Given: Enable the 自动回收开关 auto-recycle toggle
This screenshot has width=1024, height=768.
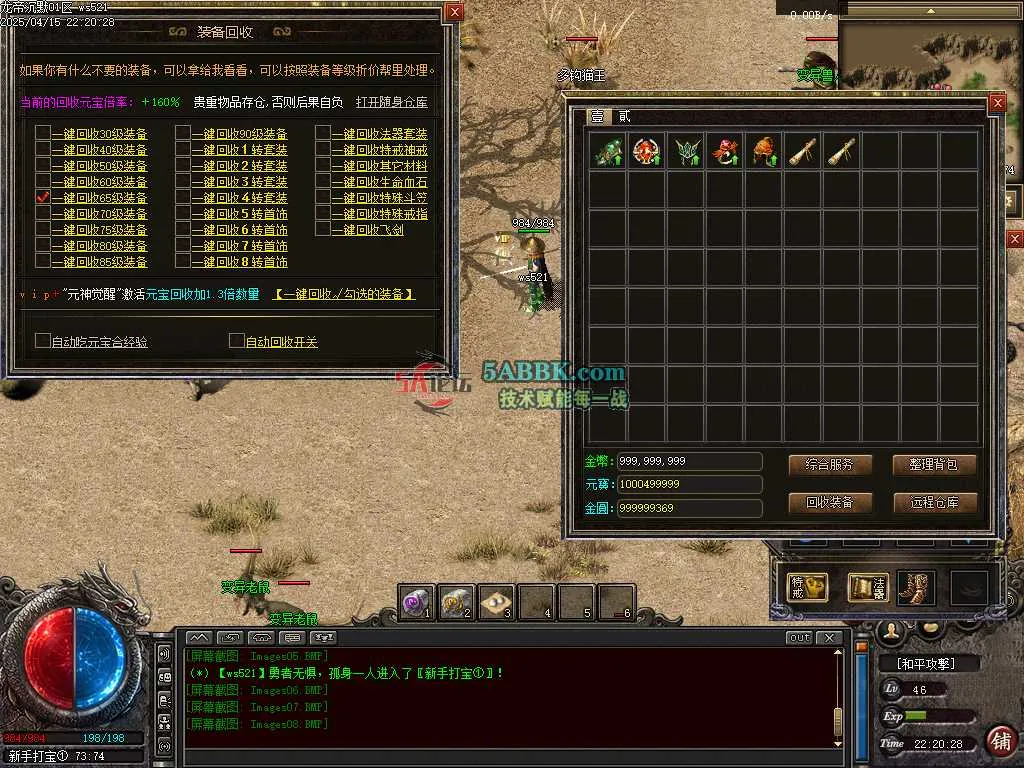Looking at the screenshot, I should tap(237, 341).
